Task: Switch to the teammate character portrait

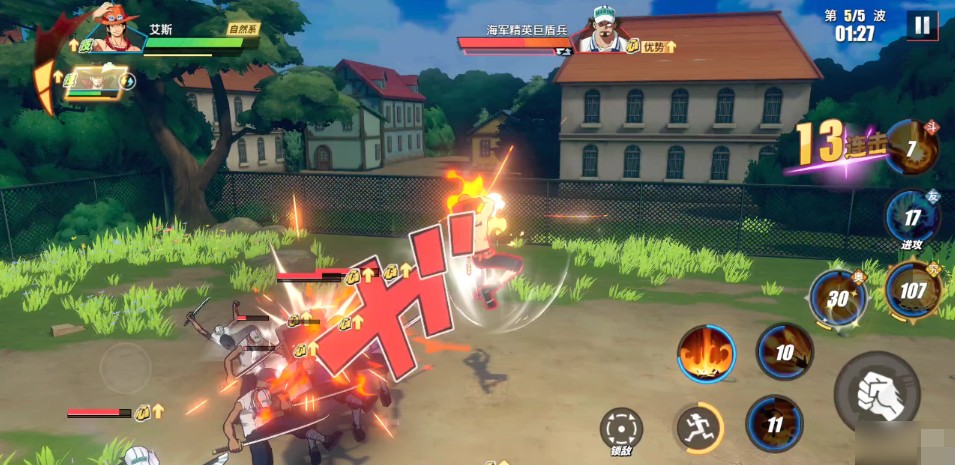Action: pyautogui.click(x=93, y=82)
